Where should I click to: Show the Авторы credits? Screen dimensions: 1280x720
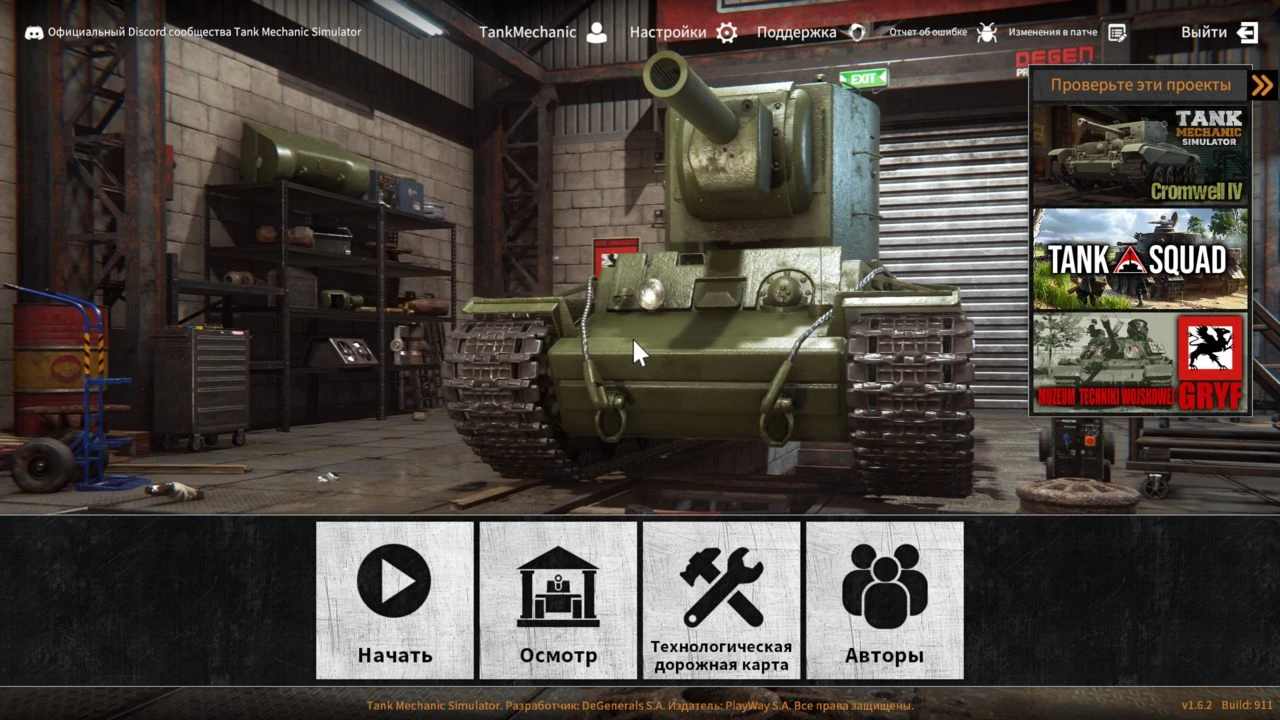tap(884, 600)
